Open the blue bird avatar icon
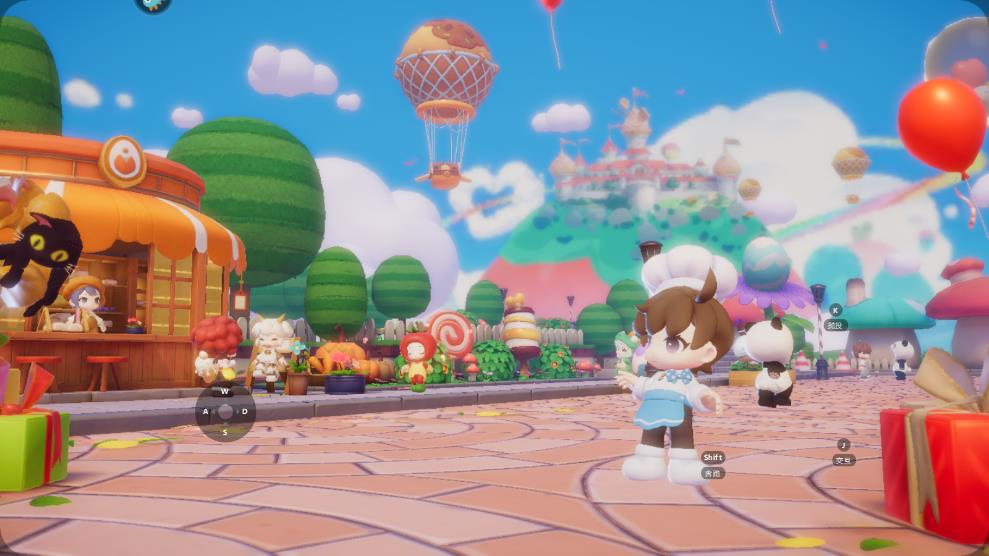This screenshot has width=989, height=556. (153, 4)
